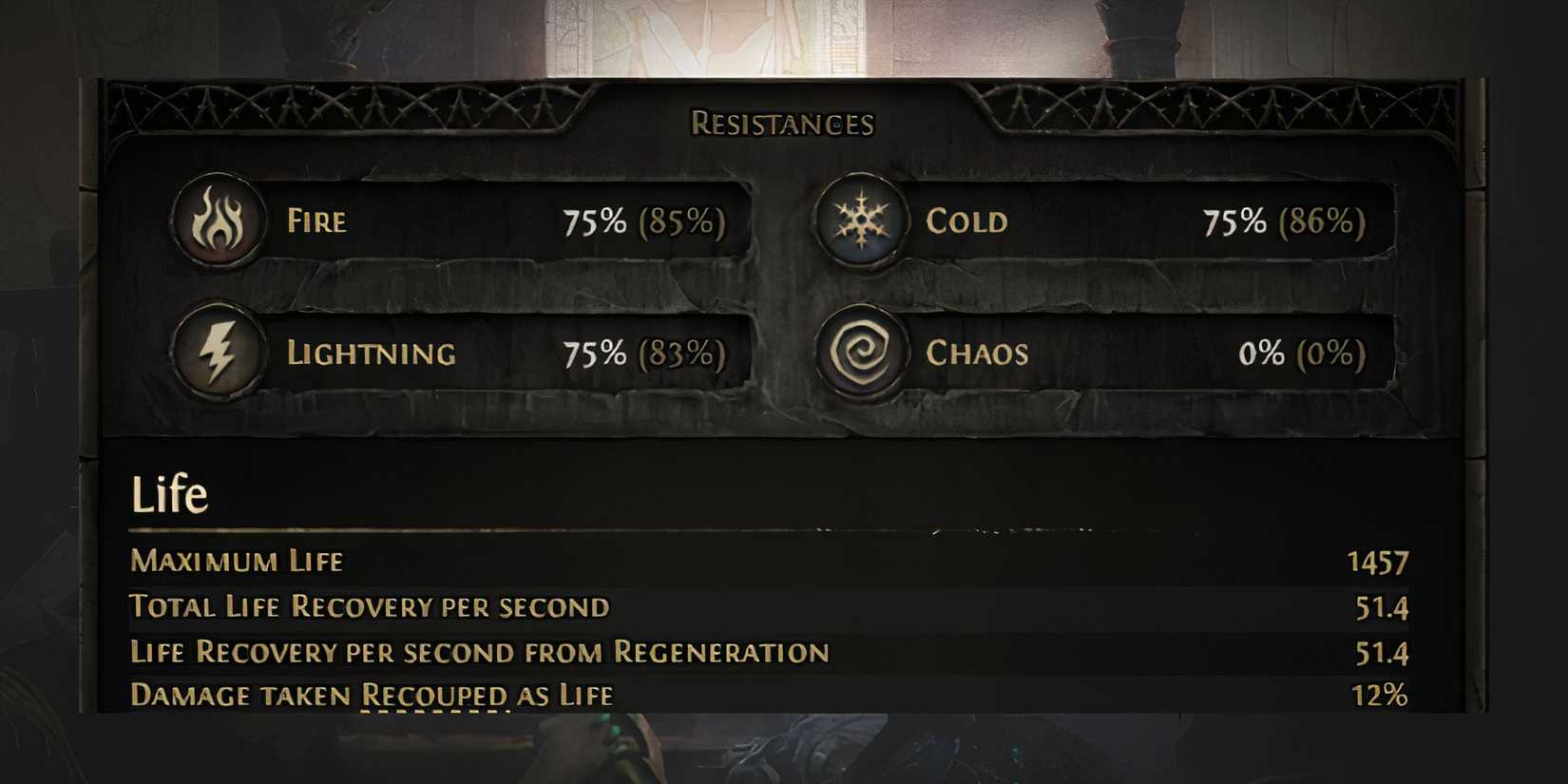Image resolution: width=1568 pixels, height=784 pixels.
Task: Select the Chaos resistance emblem
Action: 861,354
